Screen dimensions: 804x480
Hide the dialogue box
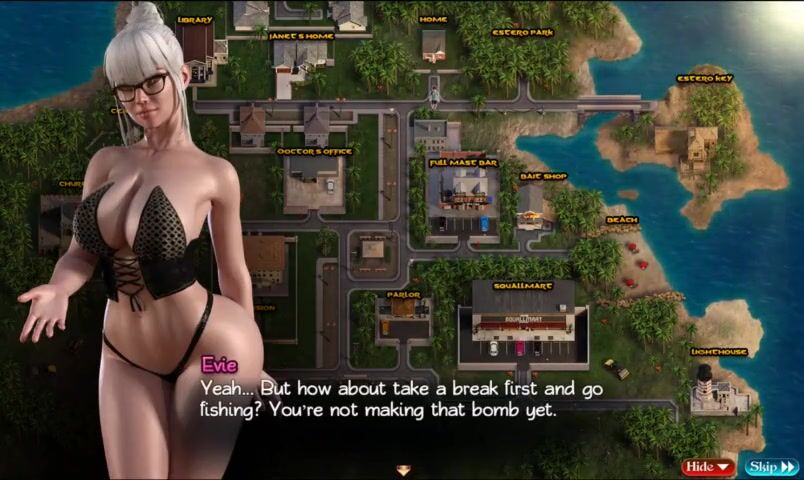pyautogui.click(x=708, y=467)
